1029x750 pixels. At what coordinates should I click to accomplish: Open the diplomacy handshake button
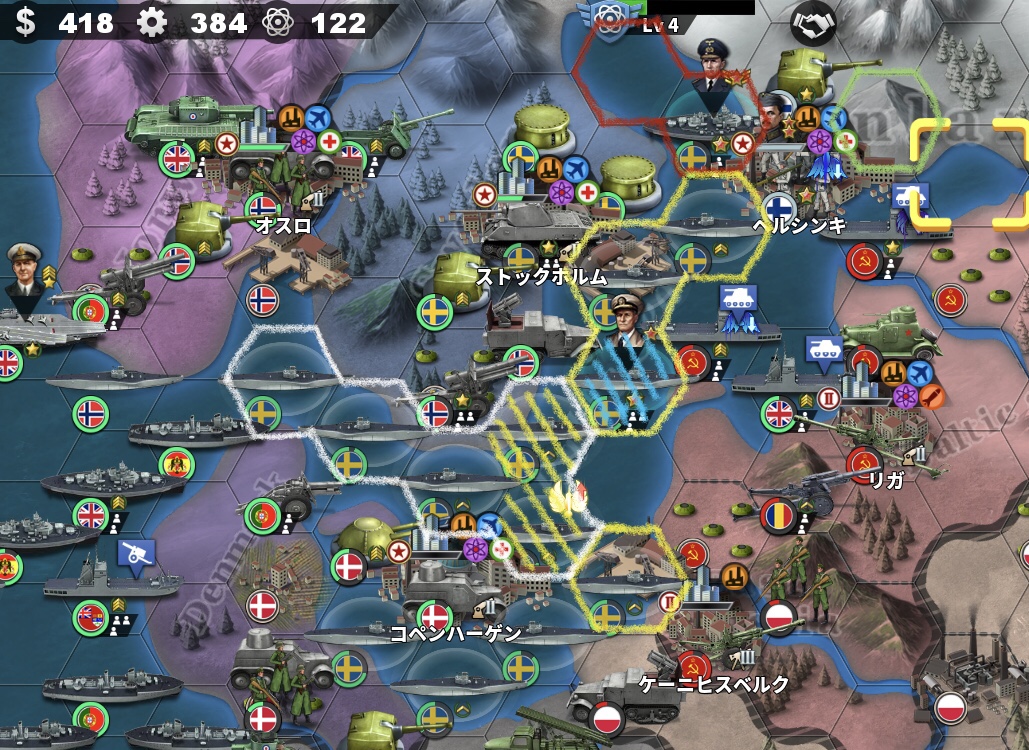pyautogui.click(x=812, y=22)
